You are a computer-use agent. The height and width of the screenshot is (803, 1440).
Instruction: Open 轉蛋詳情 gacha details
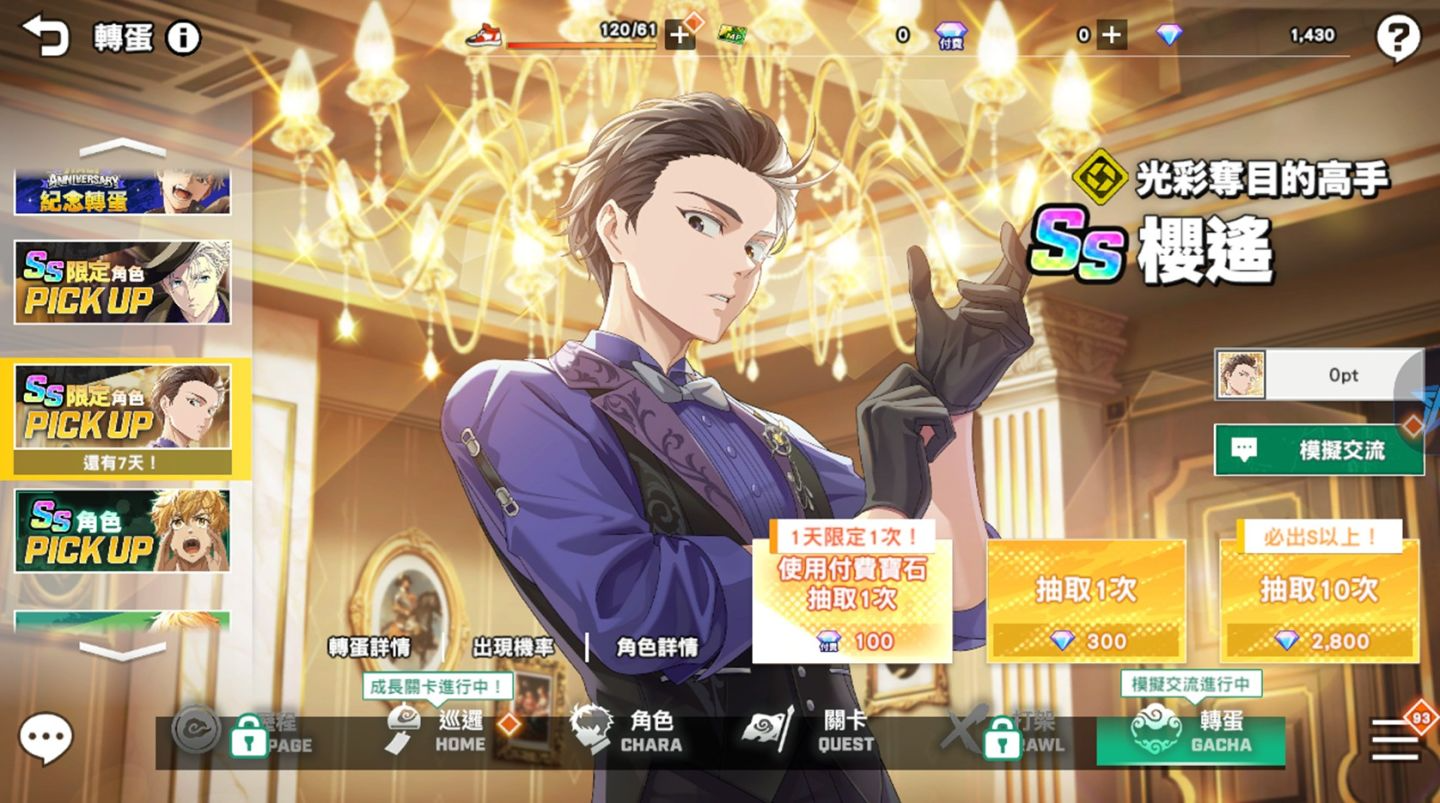click(369, 647)
